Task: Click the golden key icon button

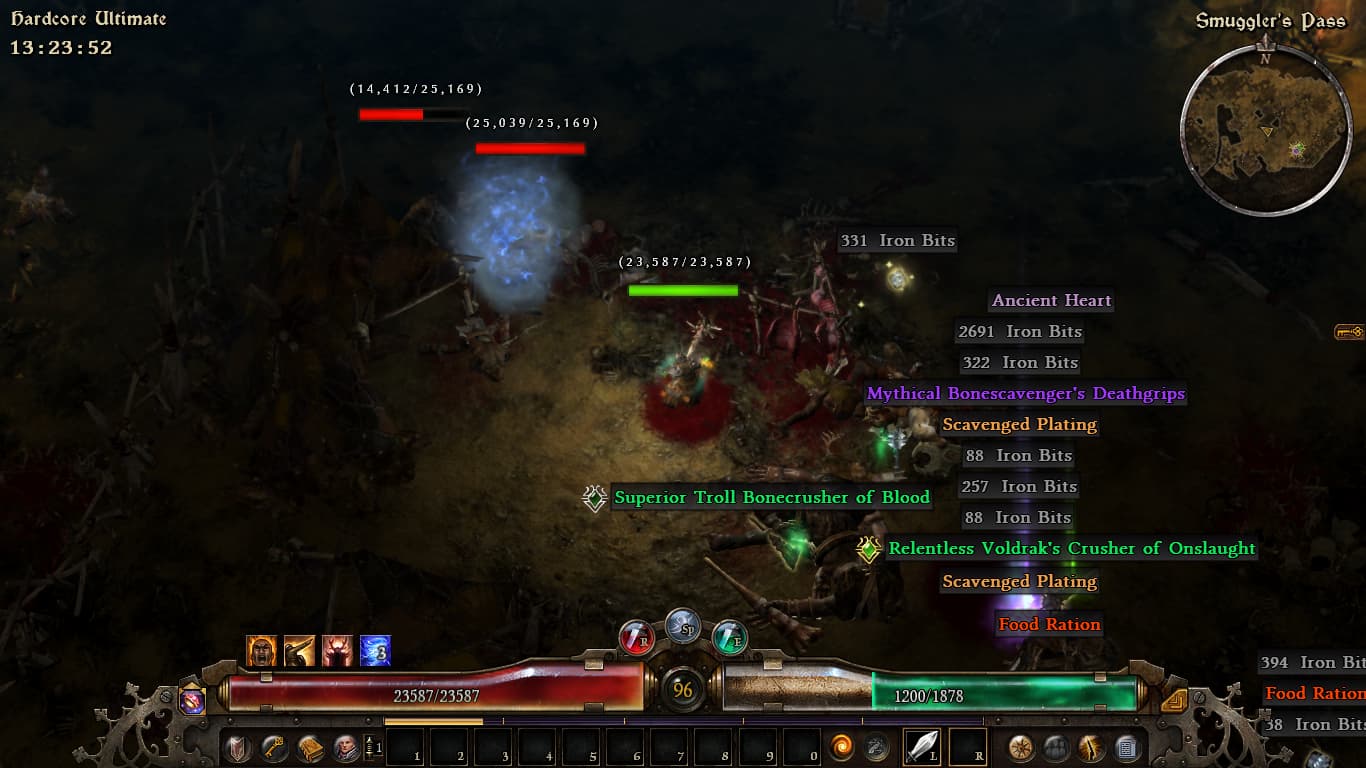Action: pos(273,748)
